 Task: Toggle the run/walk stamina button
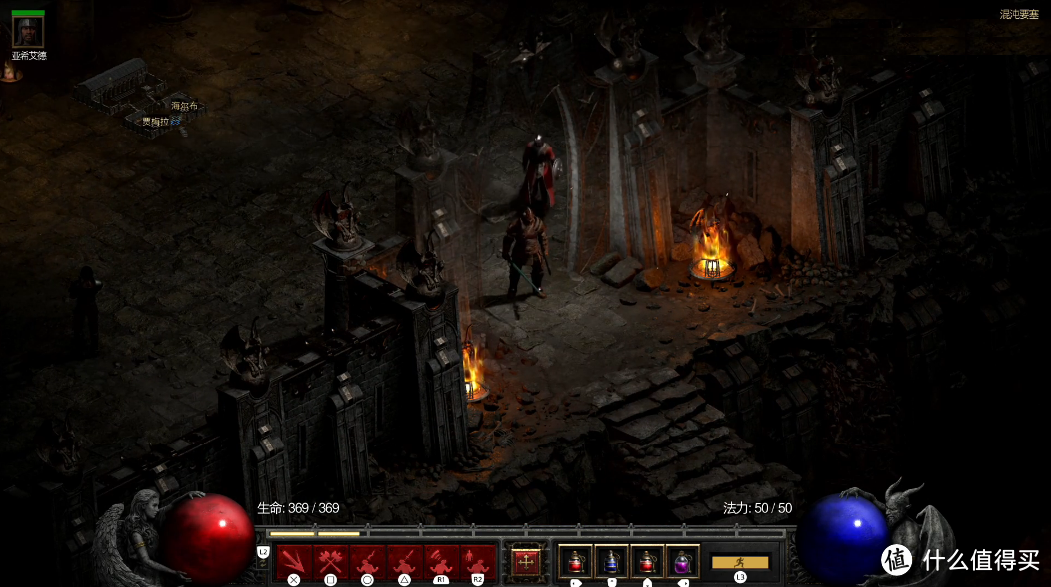[x=740, y=562]
